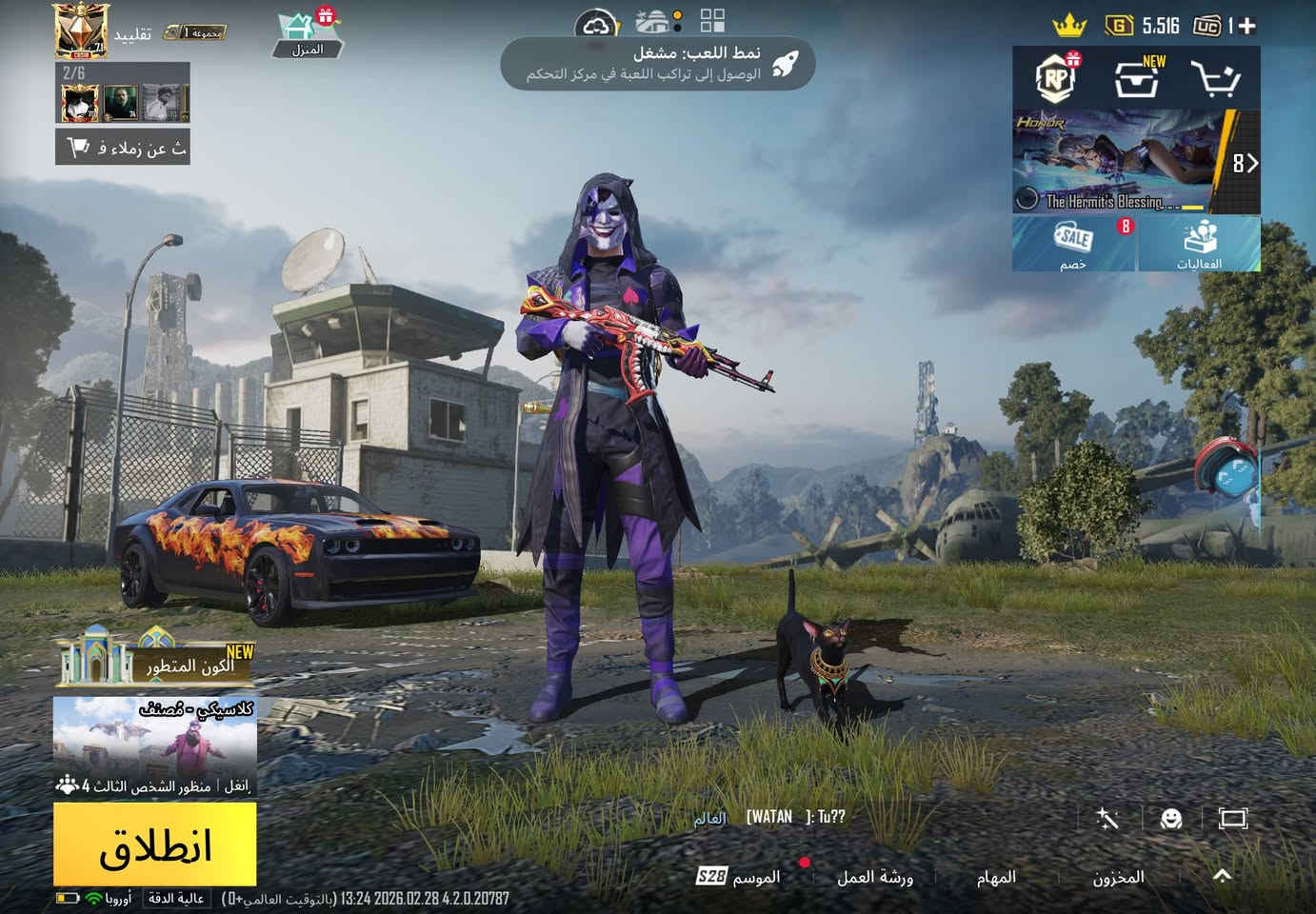
Task: Open the ورشة العمل workshop menu
Action: [874, 877]
